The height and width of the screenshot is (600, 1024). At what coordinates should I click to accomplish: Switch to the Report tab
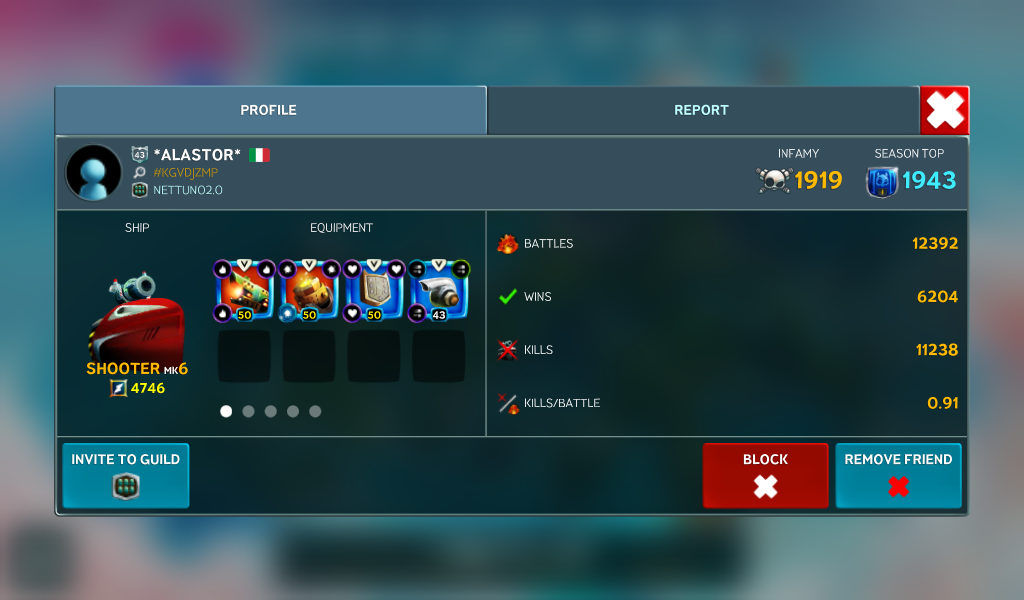pyautogui.click(x=701, y=110)
